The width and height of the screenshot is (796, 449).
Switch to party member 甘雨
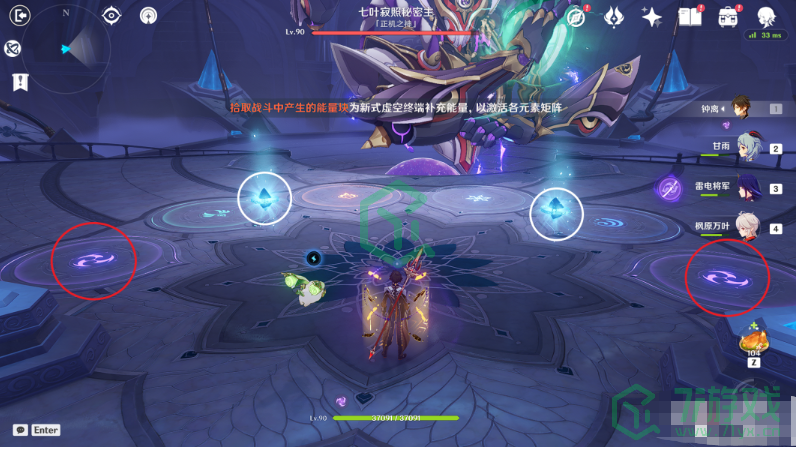tap(748, 147)
